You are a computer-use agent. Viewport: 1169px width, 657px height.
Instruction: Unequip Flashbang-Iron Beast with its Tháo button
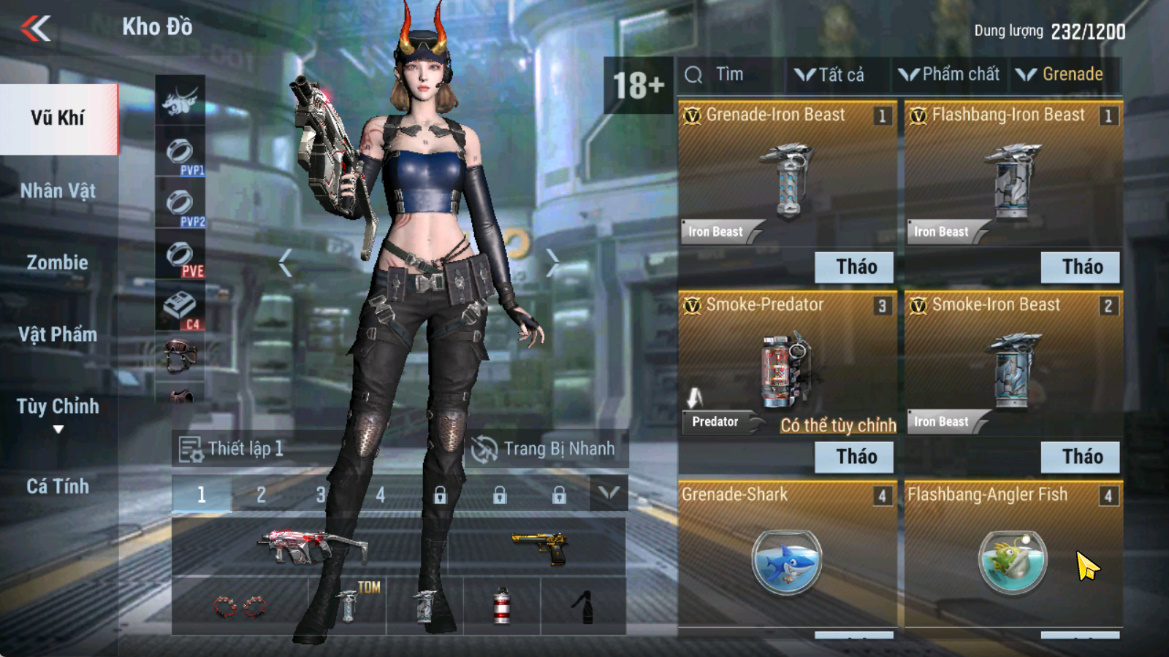point(1081,267)
